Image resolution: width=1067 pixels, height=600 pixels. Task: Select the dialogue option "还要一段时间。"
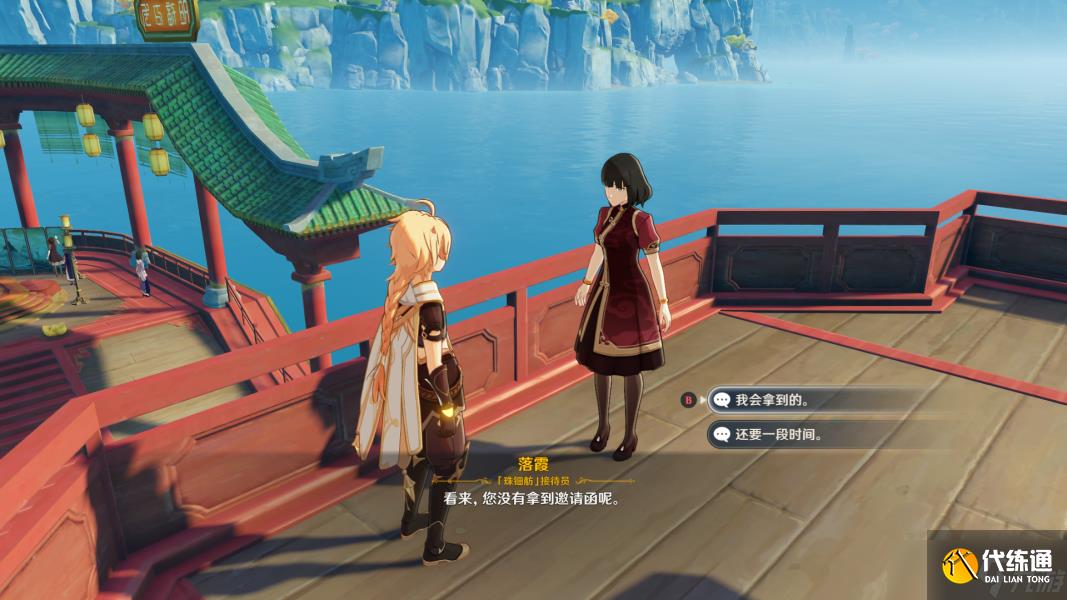pyautogui.click(x=778, y=434)
